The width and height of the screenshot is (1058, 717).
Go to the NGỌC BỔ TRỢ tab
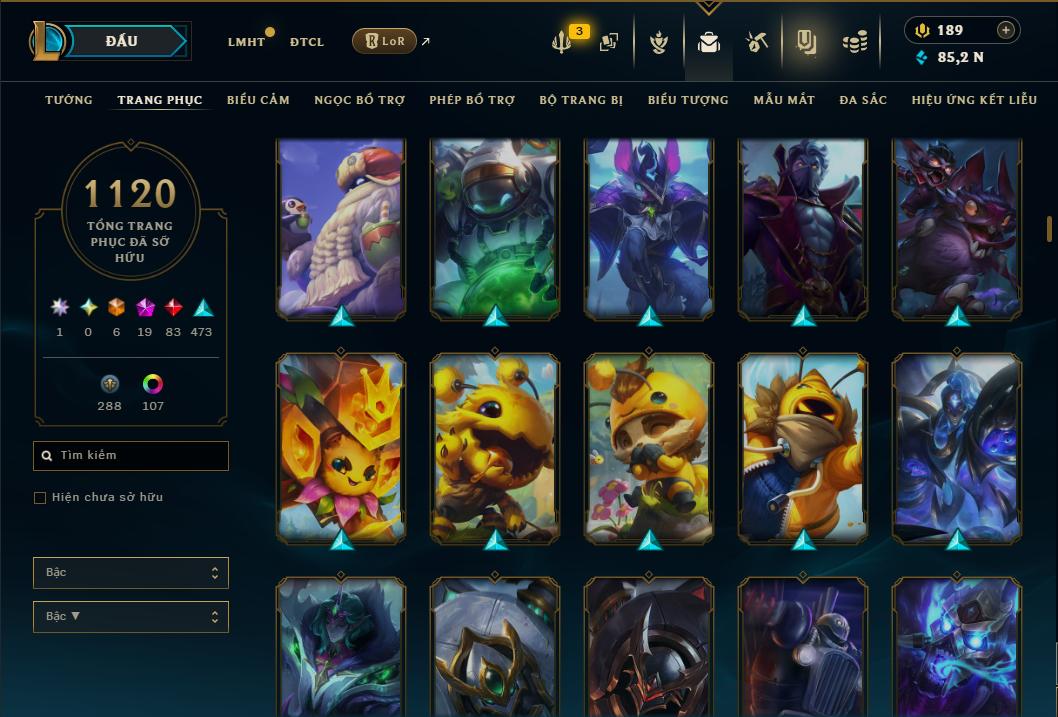tap(359, 100)
